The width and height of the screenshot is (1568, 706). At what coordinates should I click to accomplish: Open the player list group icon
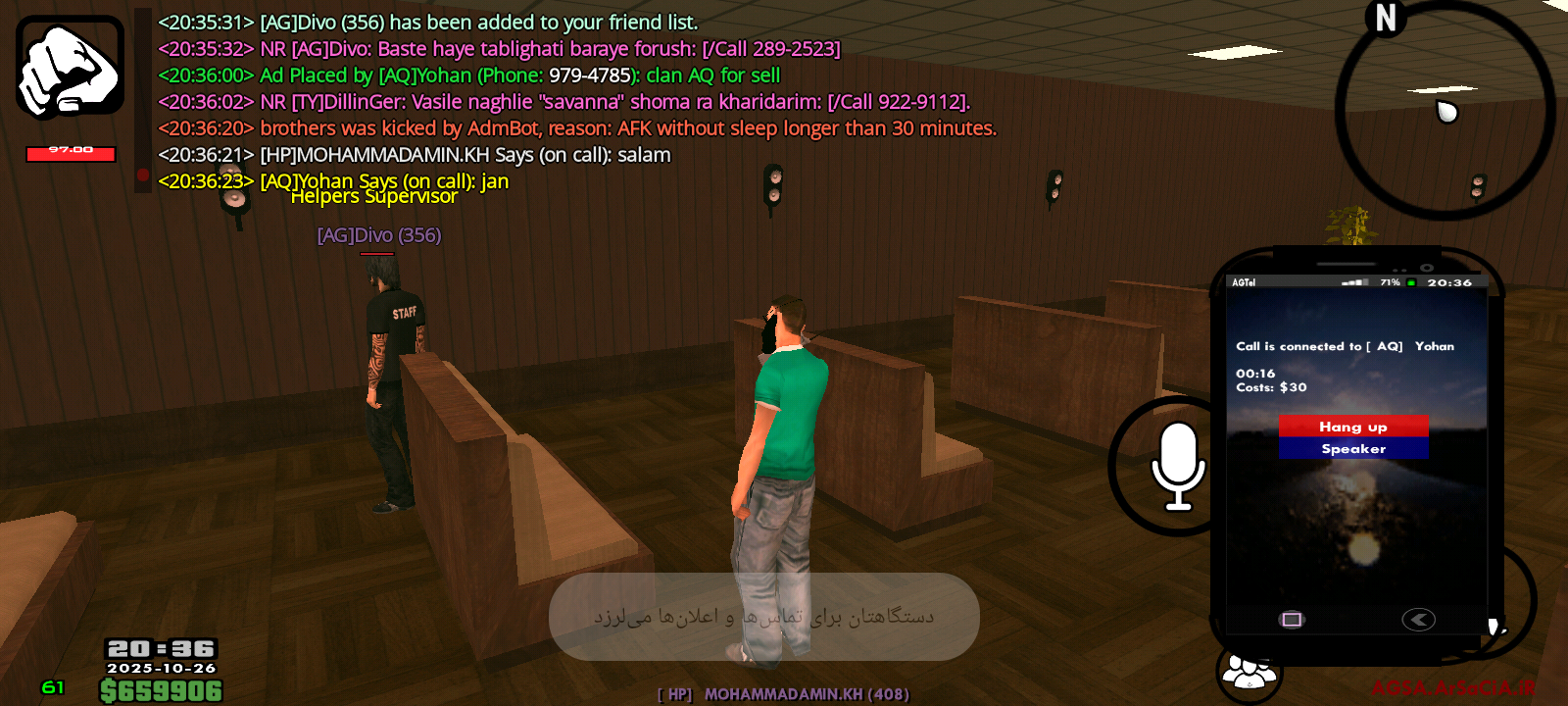(x=1248, y=673)
